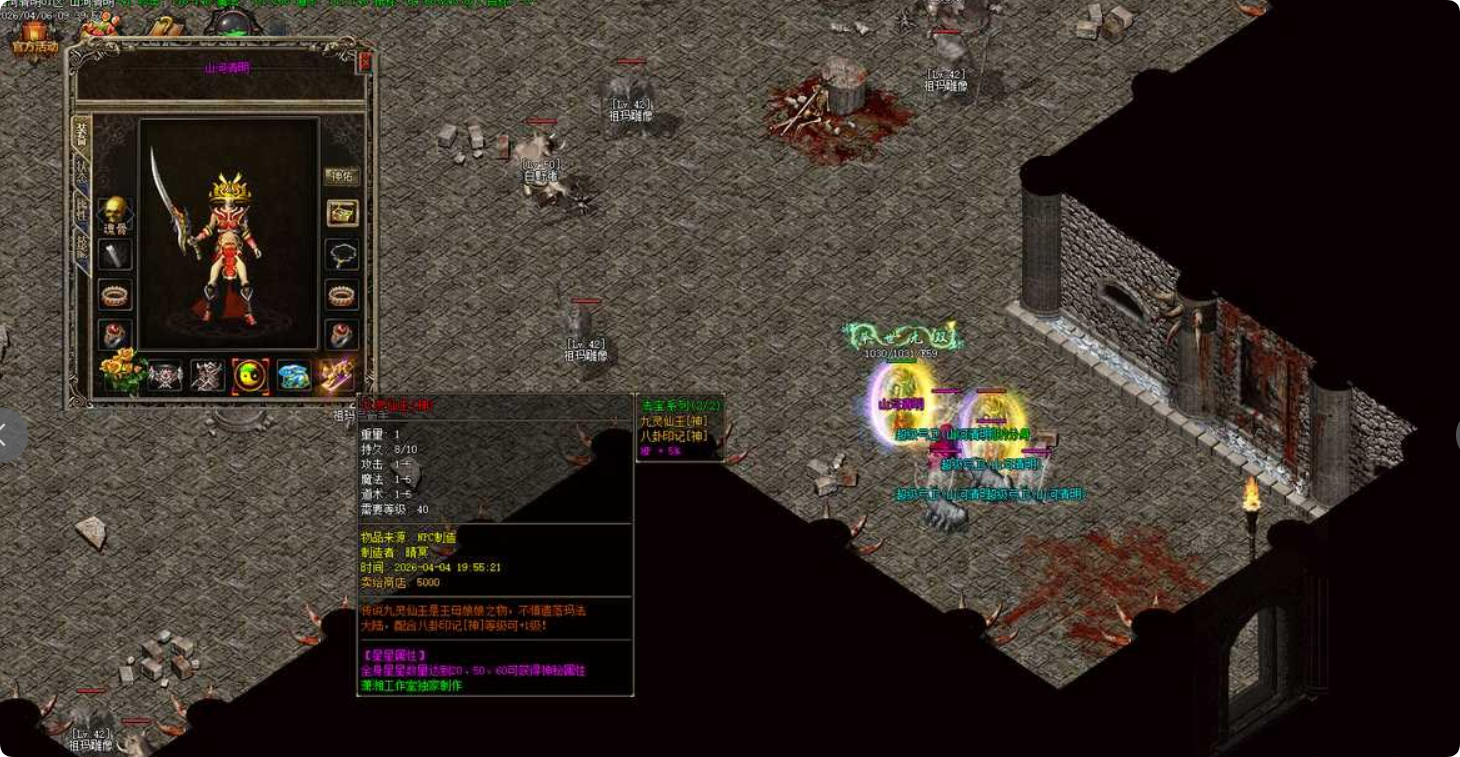Select the highlighted yin-yang icon in character window
The image size is (1460, 757).
pos(250,374)
